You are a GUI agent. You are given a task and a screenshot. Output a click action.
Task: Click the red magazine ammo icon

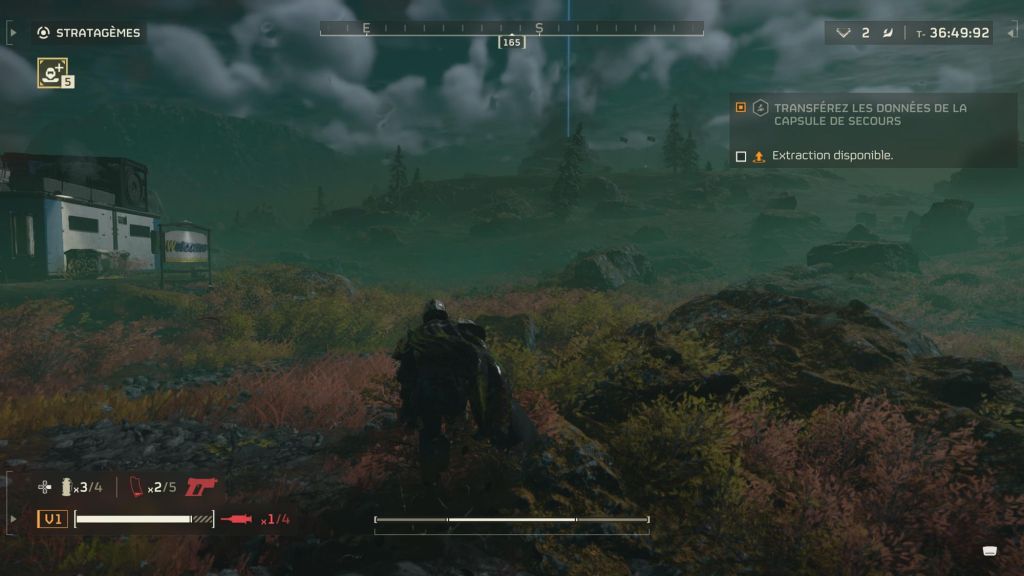click(x=137, y=487)
